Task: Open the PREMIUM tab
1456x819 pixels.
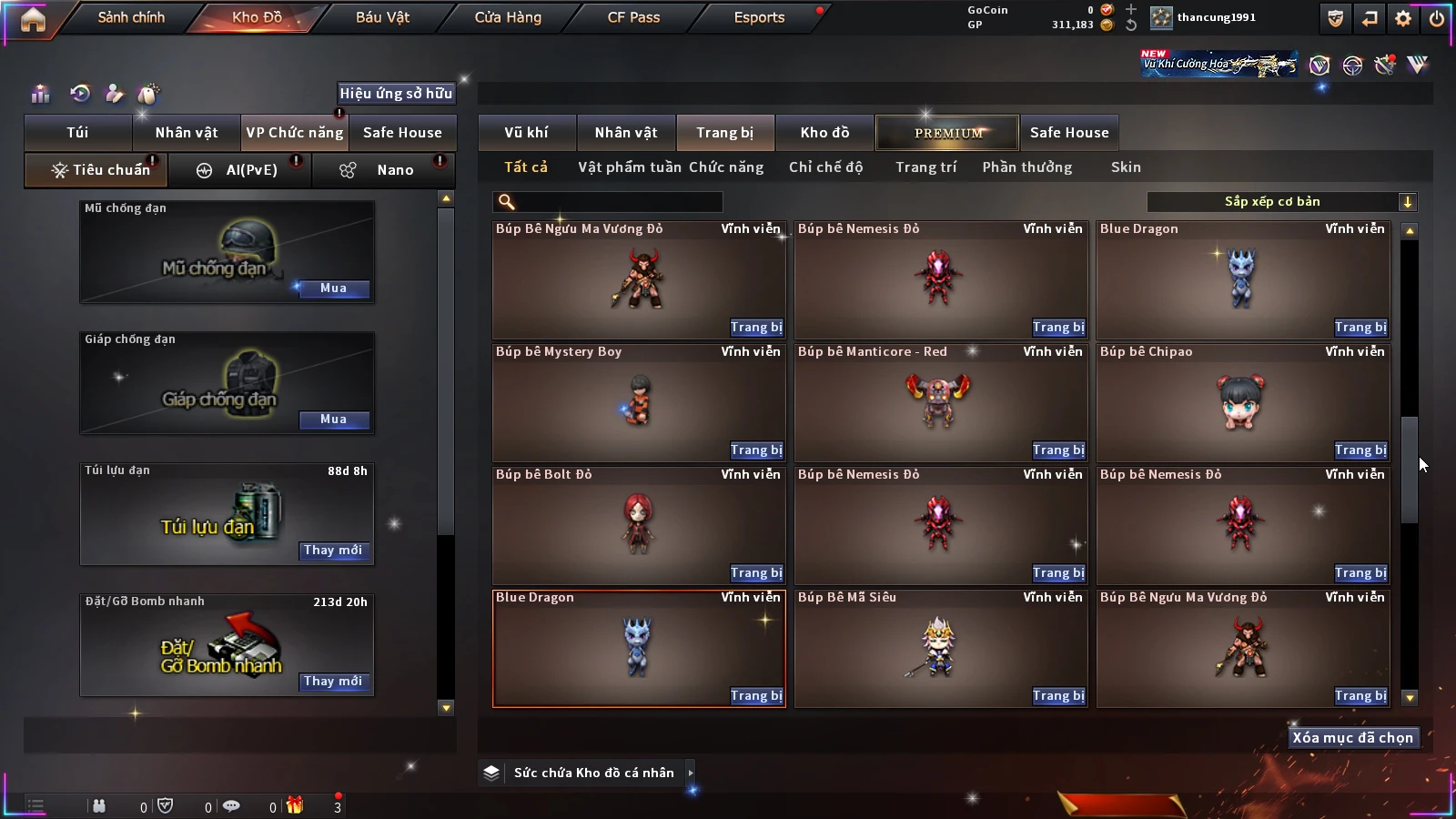Action: (x=947, y=133)
